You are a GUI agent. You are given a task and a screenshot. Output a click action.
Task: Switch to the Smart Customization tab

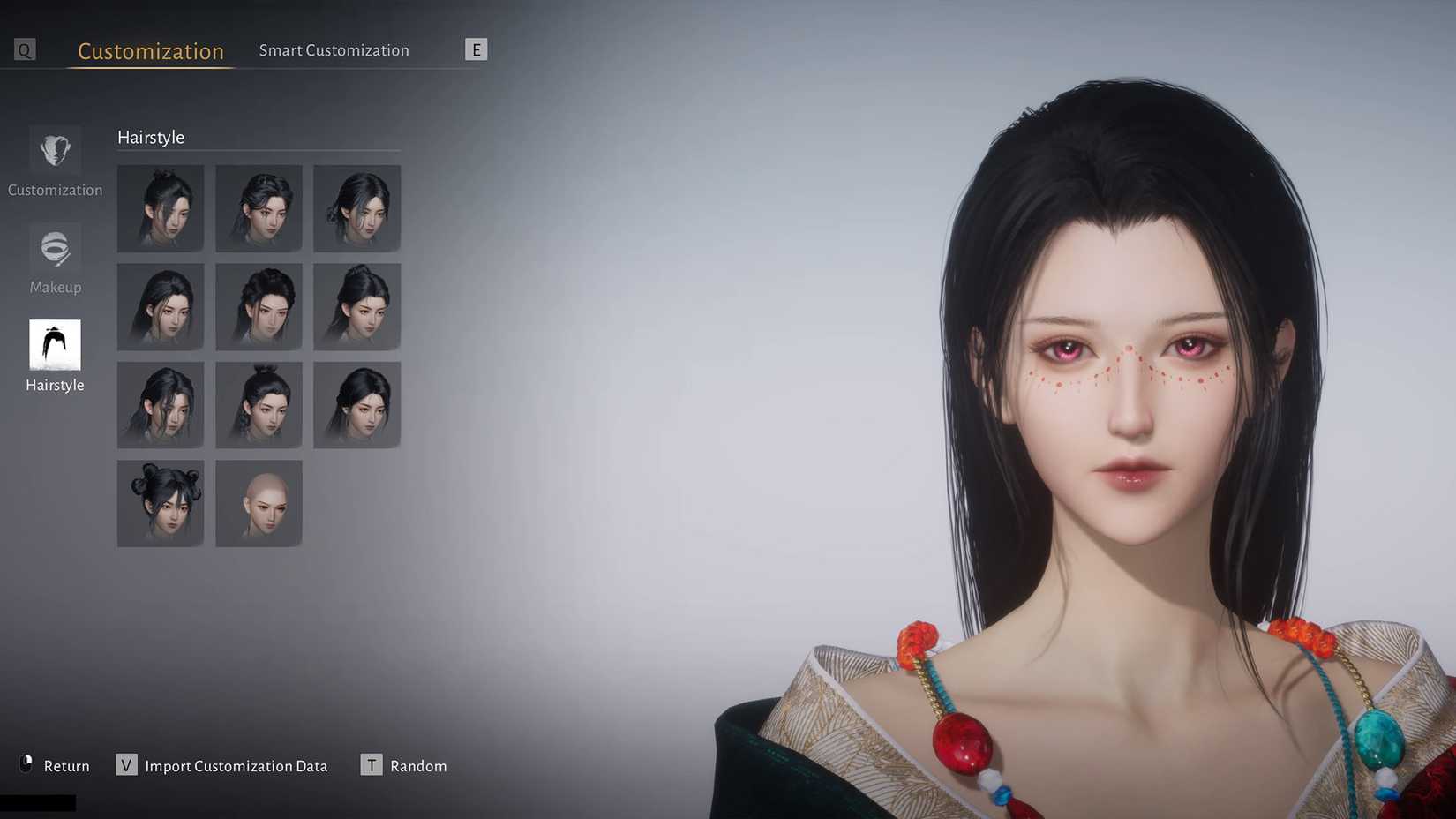point(334,50)
